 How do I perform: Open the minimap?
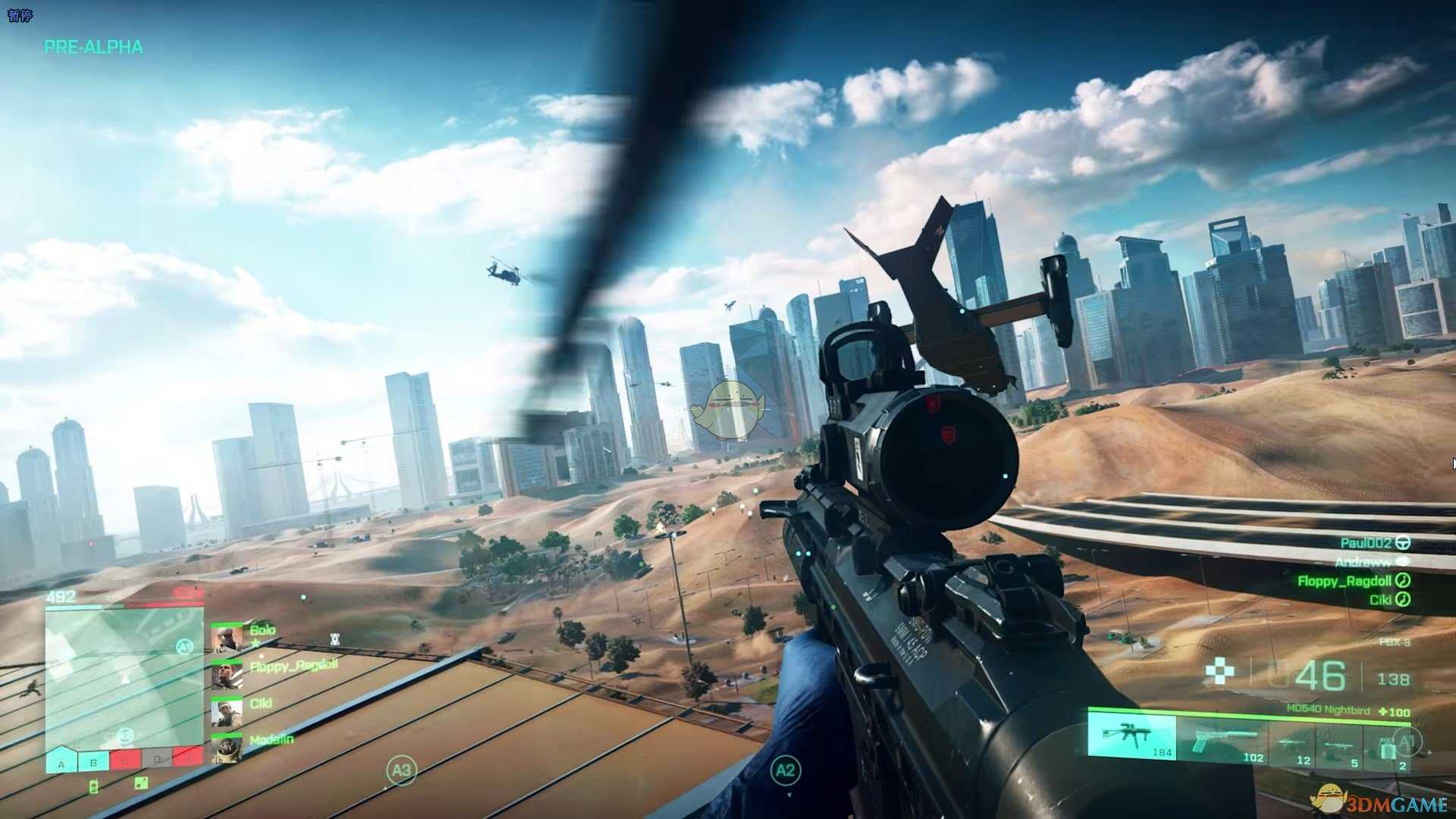click(x=124, y=675)
